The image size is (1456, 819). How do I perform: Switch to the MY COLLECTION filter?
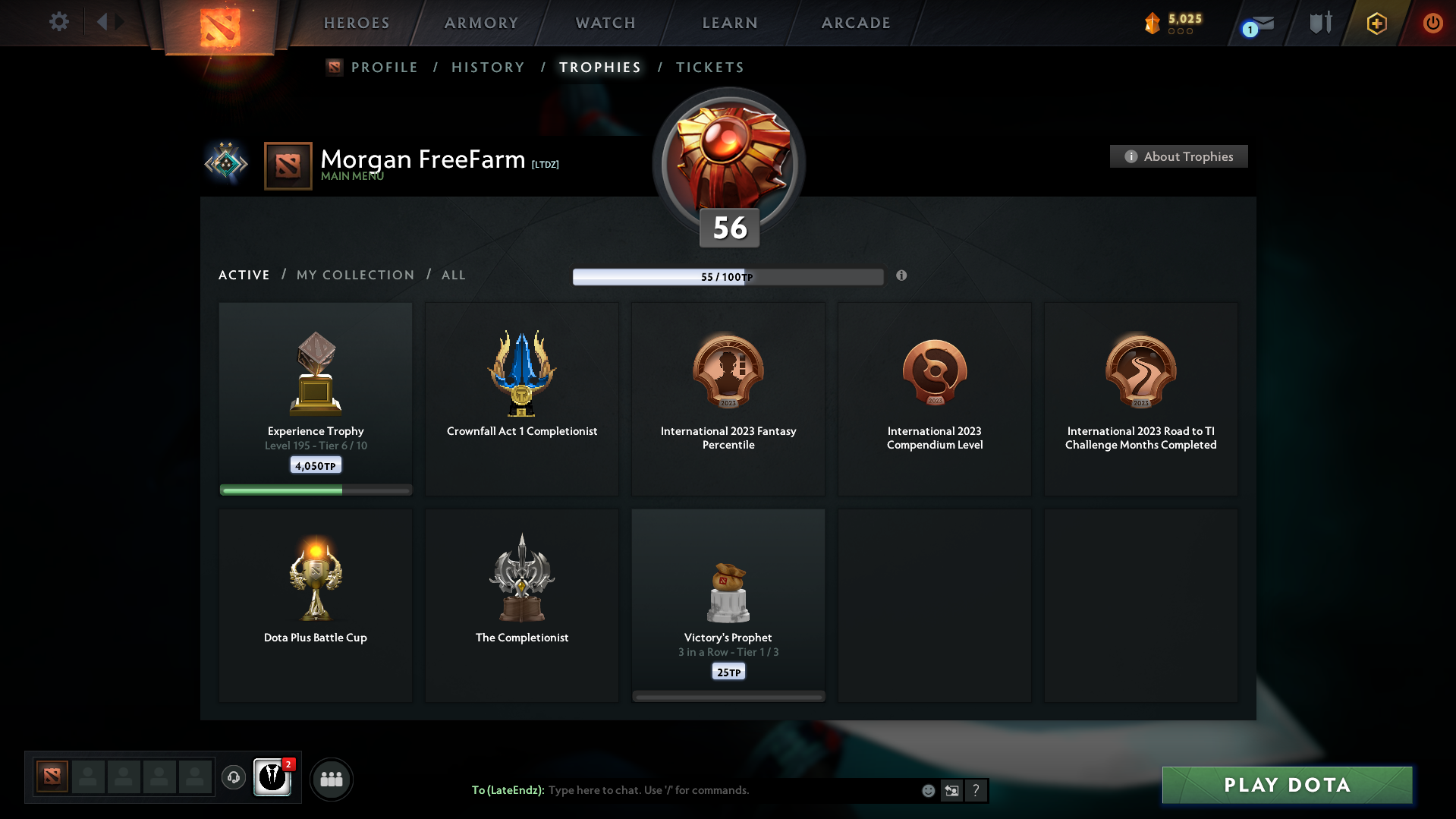click(354, 275)
